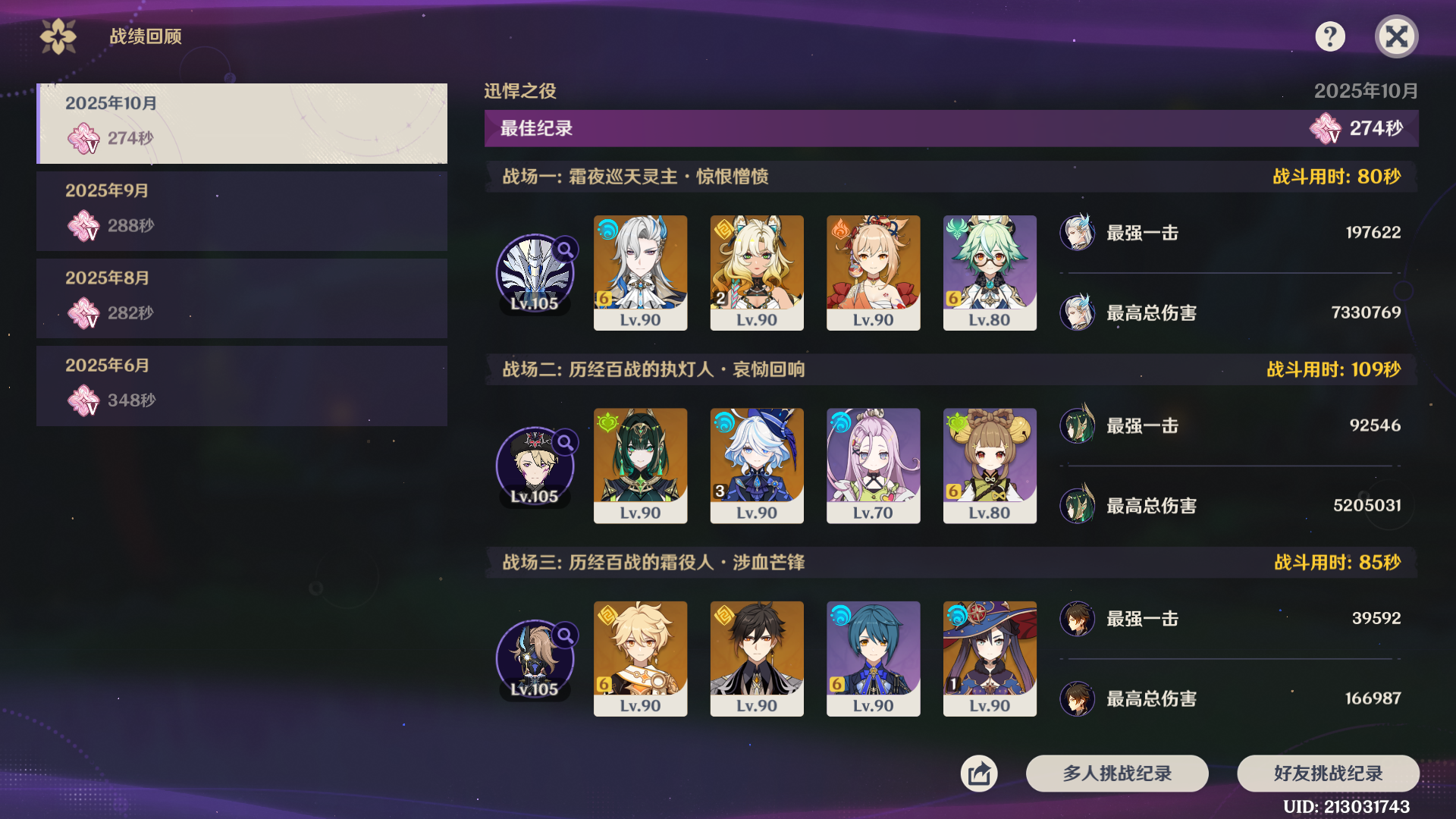The image size is (1456, 819).
Task: Click the Neuvillette portrait in Battlefield 1
Action: [640, 271]
